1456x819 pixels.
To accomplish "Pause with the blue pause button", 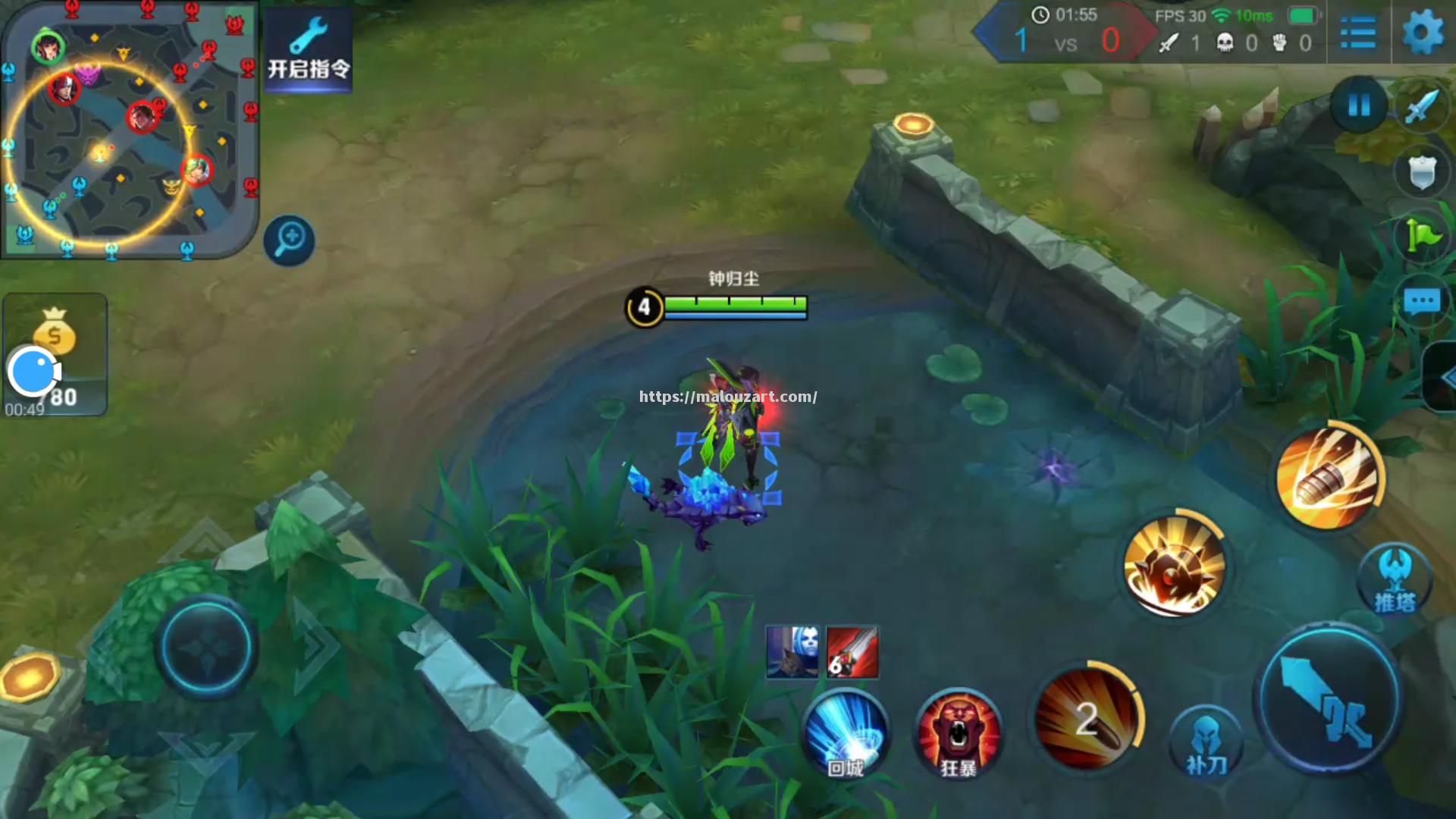I will [x=1359, y=105].
